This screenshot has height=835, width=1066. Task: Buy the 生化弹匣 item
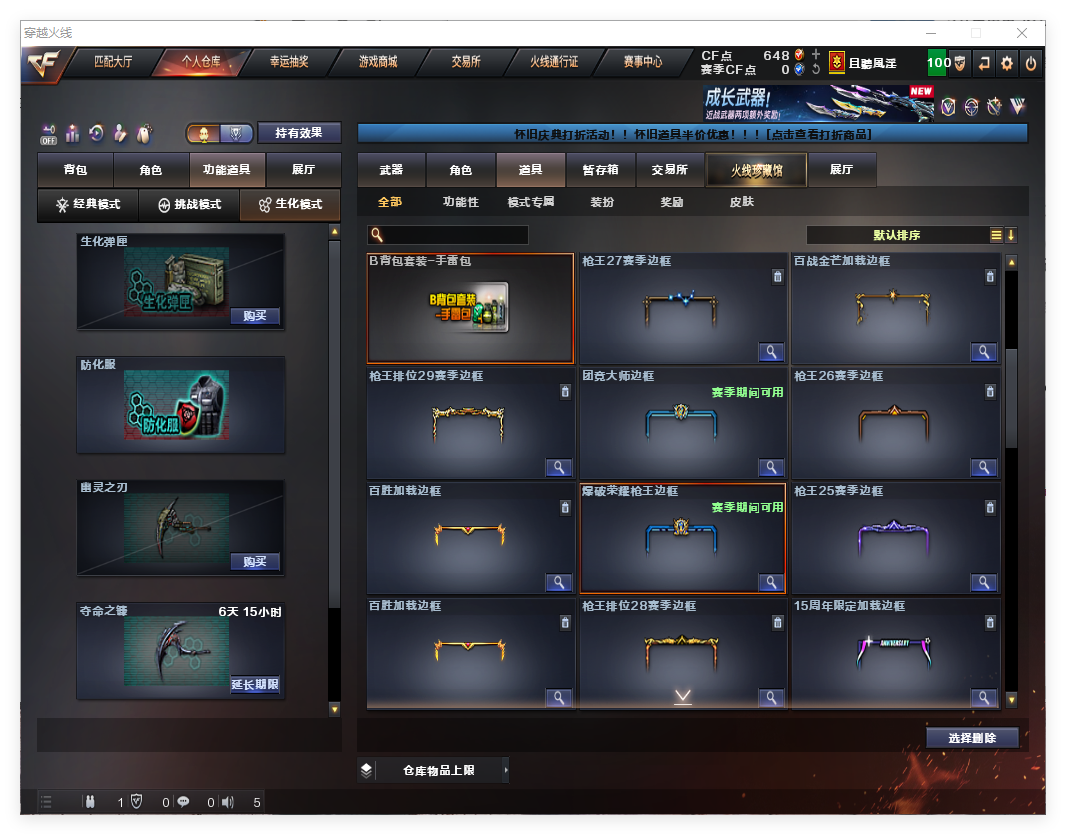tap(254, 316)
